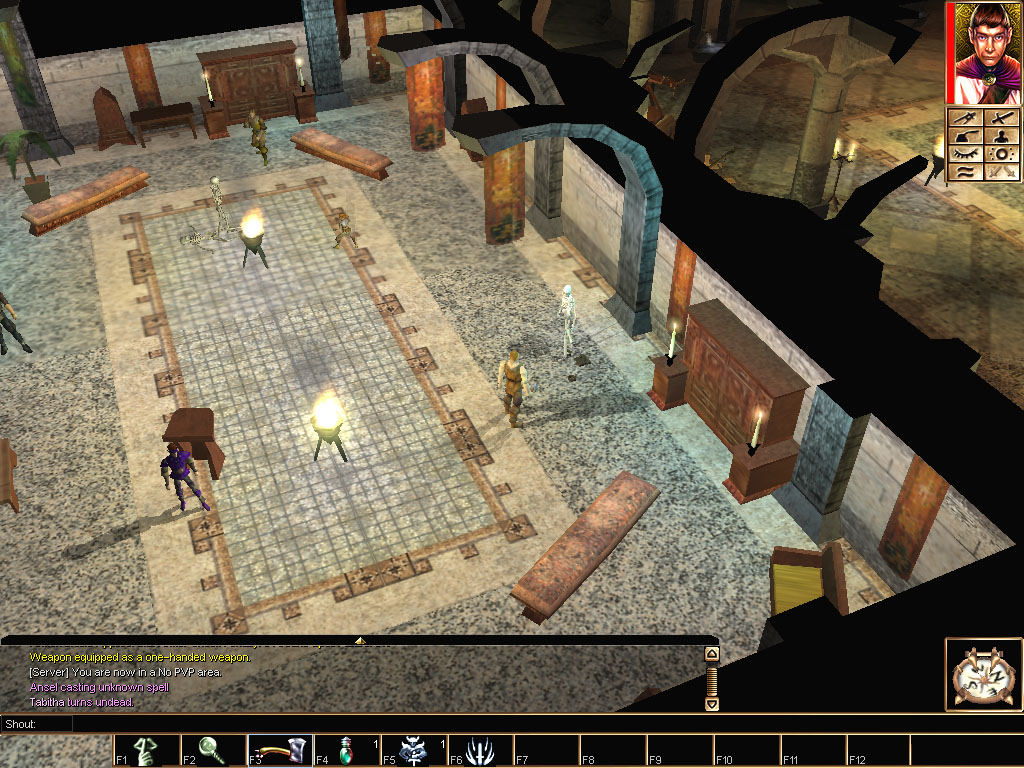1024x768 pixels.
Task: Open the journal with the quill icon
Action: click(x=965, y=136)
